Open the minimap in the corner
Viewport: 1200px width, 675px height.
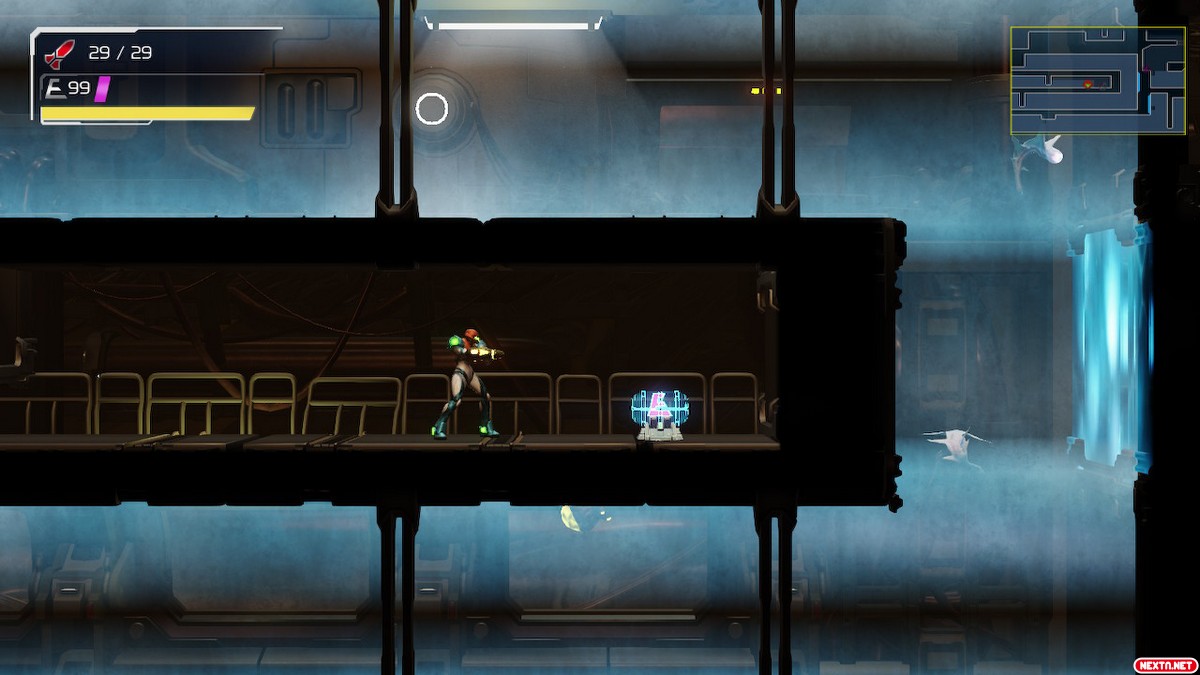coord(1097,80)
